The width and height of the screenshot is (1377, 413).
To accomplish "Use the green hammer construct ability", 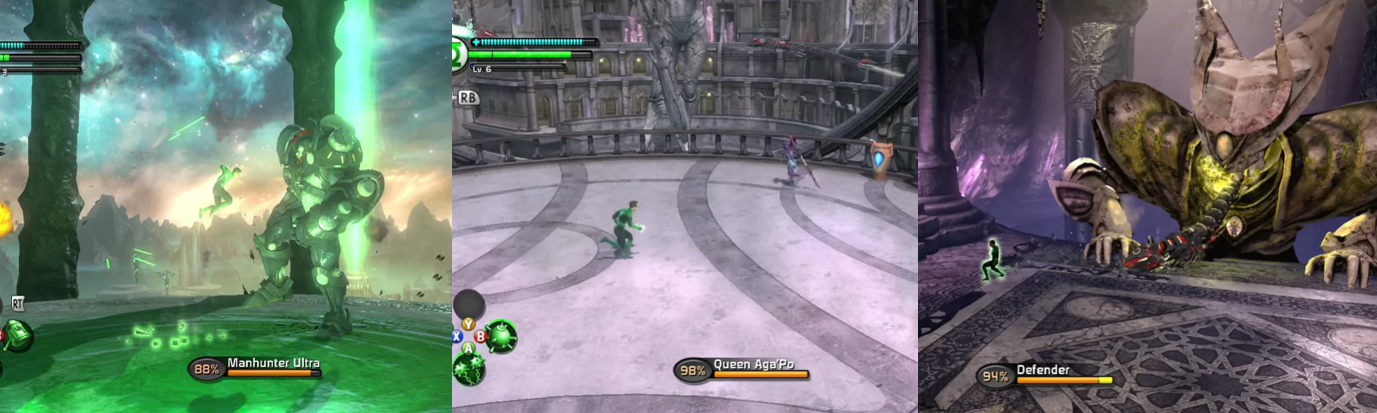I will coord(16,335).
